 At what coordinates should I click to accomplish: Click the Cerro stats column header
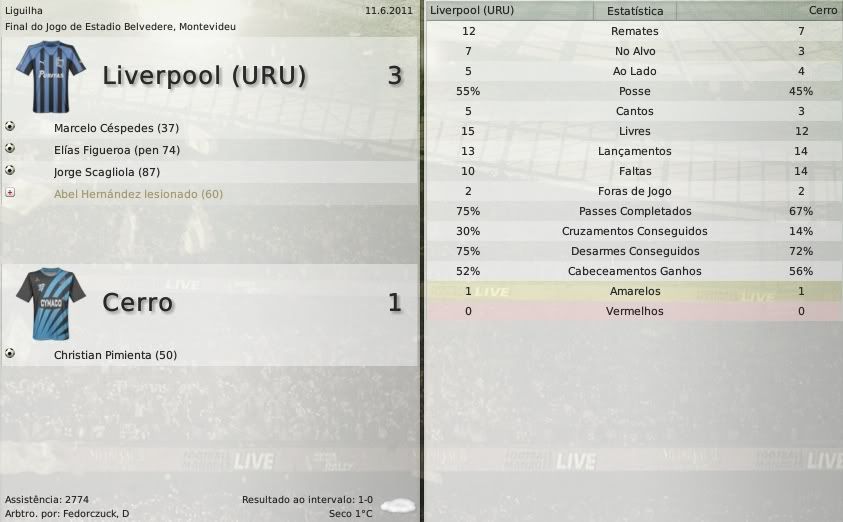823,11
